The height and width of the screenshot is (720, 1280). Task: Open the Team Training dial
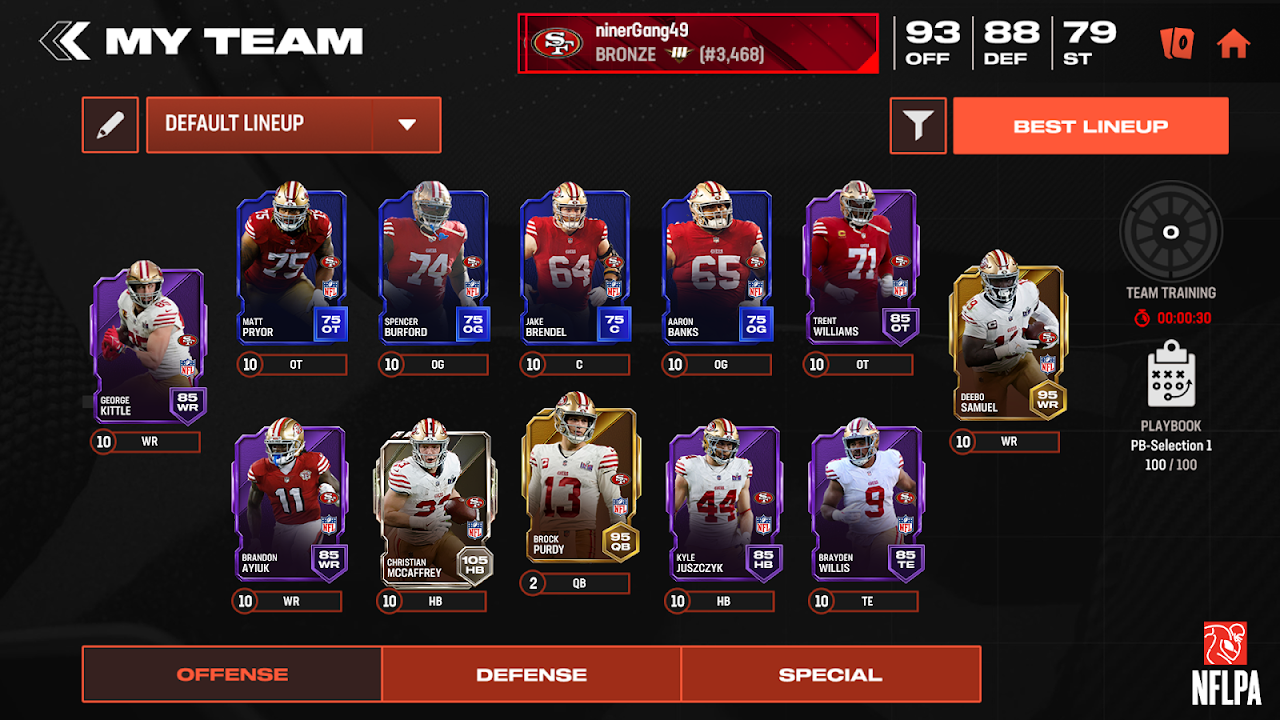point(1171,233)
